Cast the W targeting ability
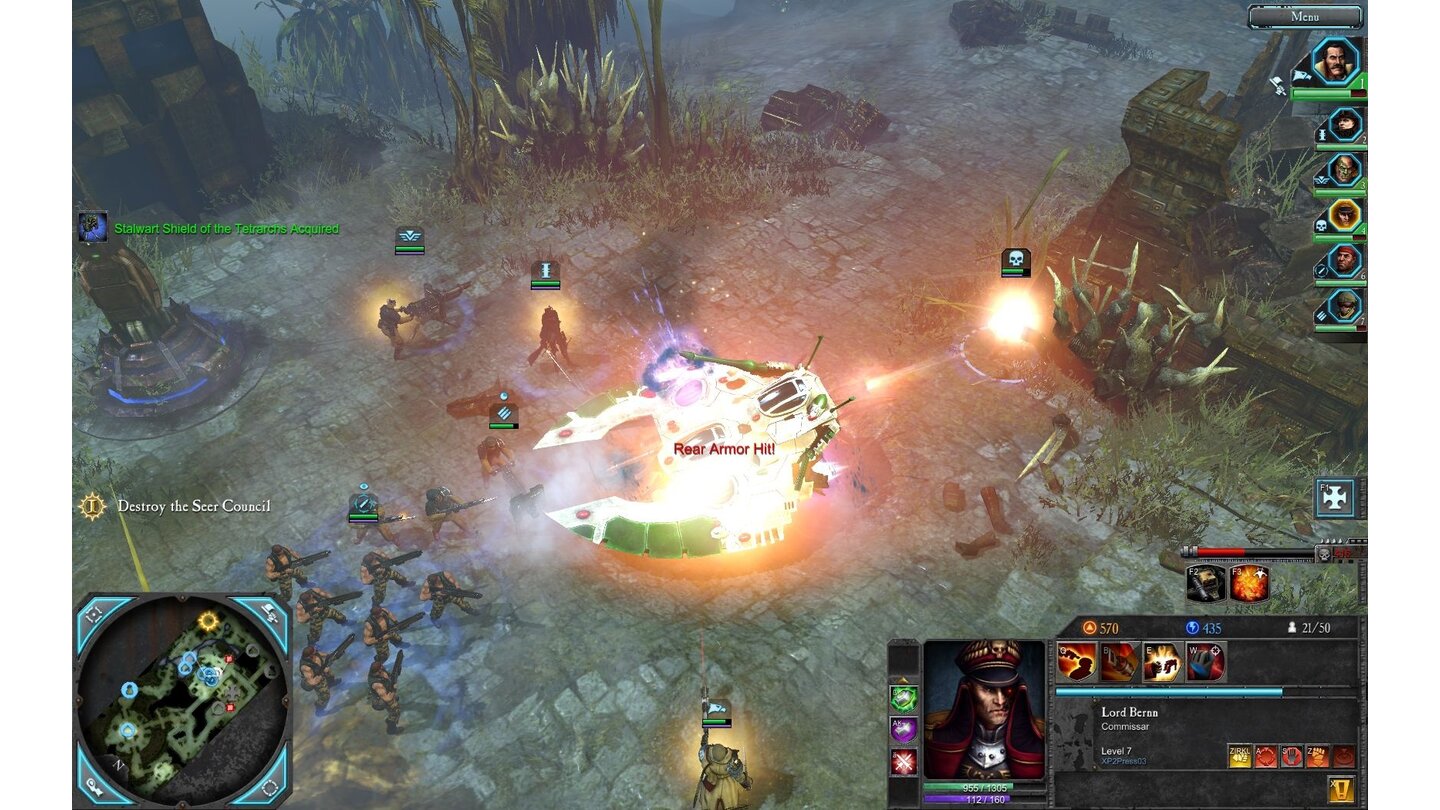The image size is (1440, 810). pos(1205,662)
